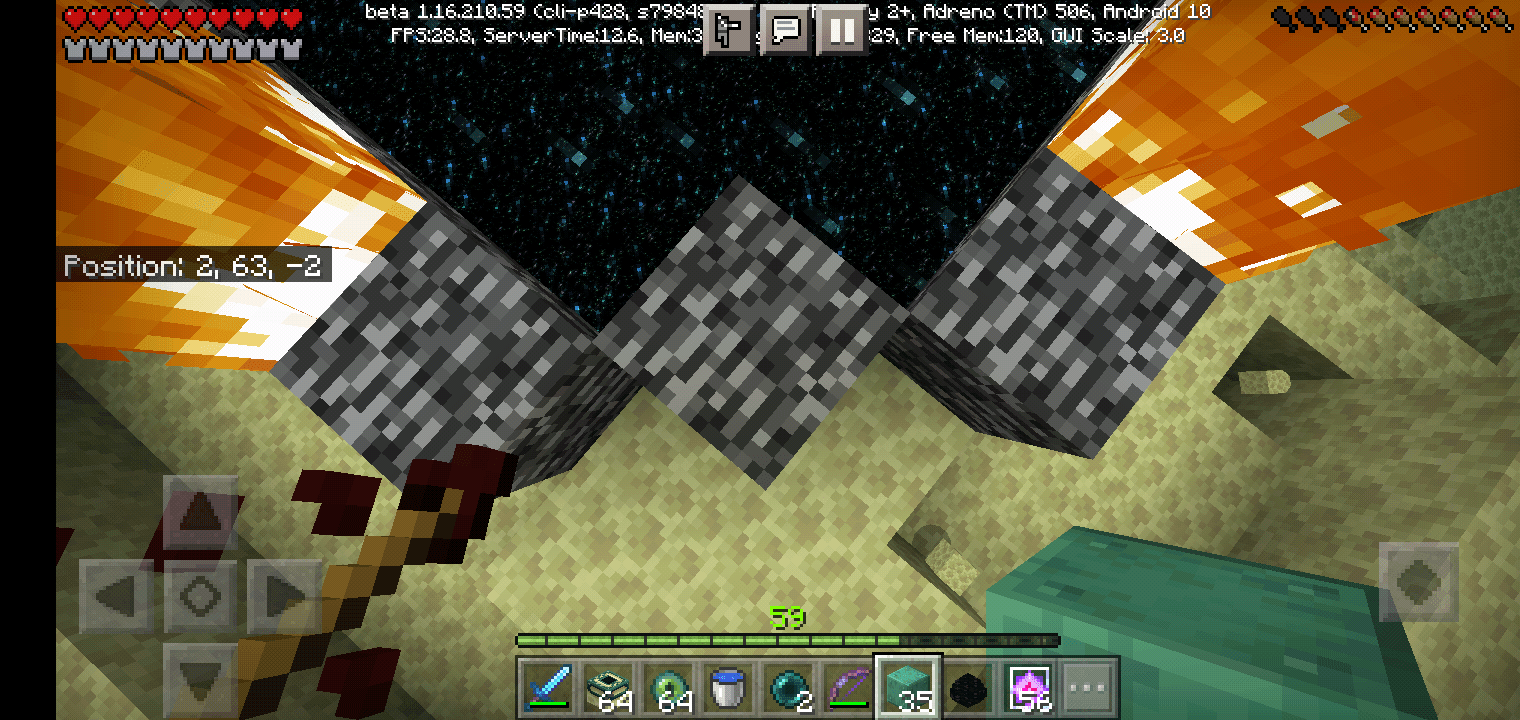The image size is (1520, 720).
Task: Open the emote wheel
Action: [x=727, y=29]
